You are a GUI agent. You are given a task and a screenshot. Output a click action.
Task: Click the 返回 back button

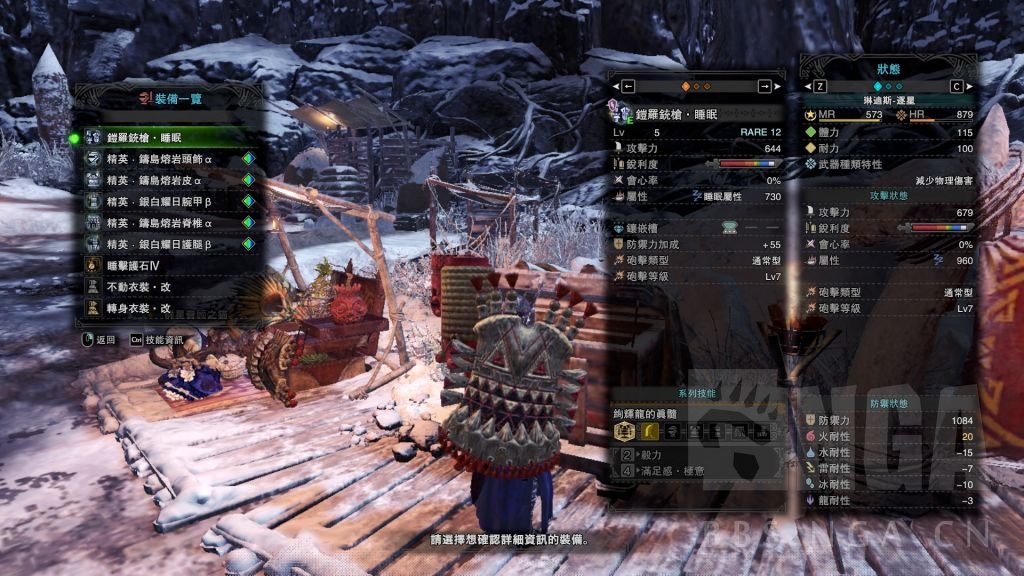(98, 340)
